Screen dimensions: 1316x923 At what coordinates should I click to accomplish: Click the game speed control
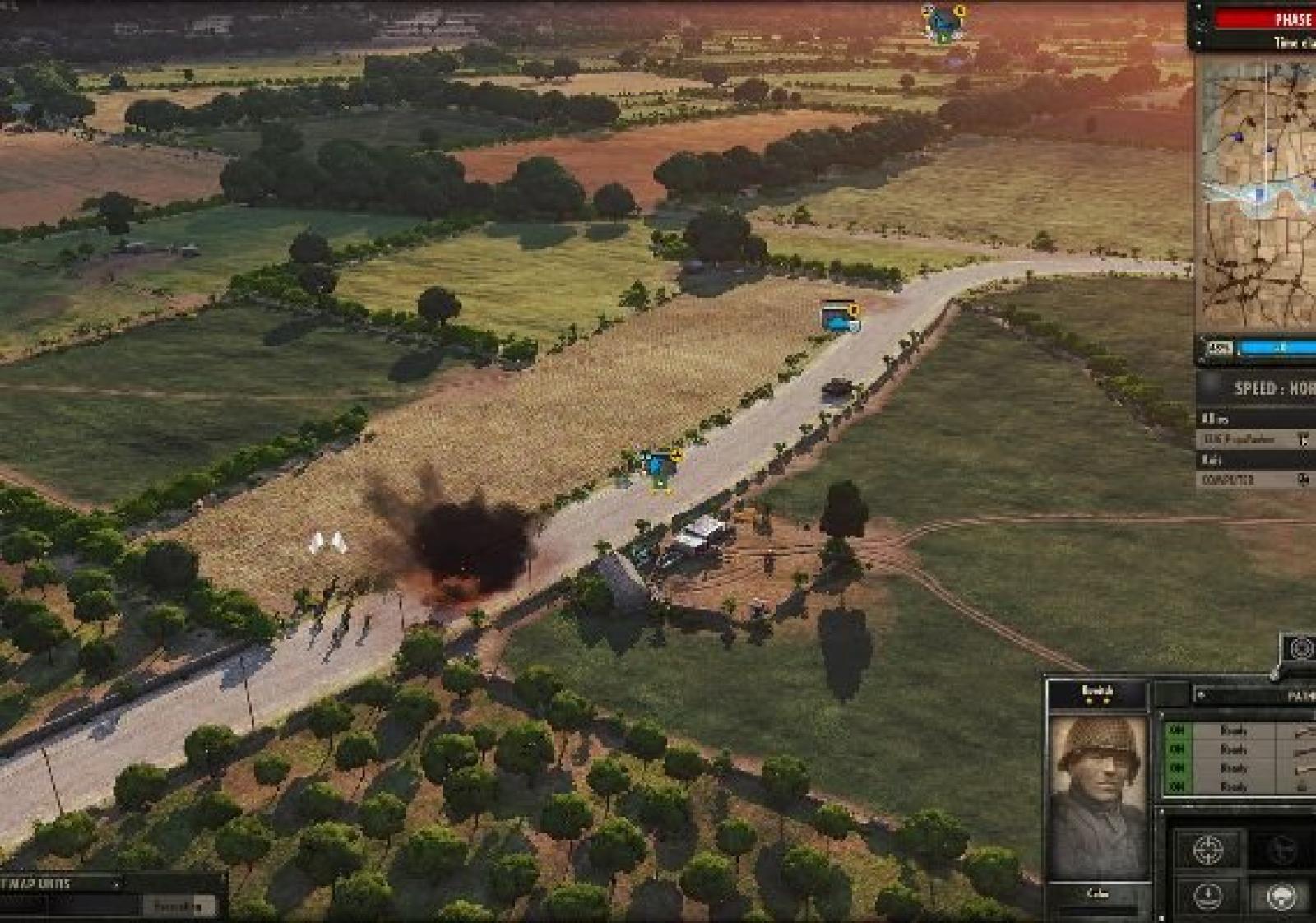[x=1271, y=388]
